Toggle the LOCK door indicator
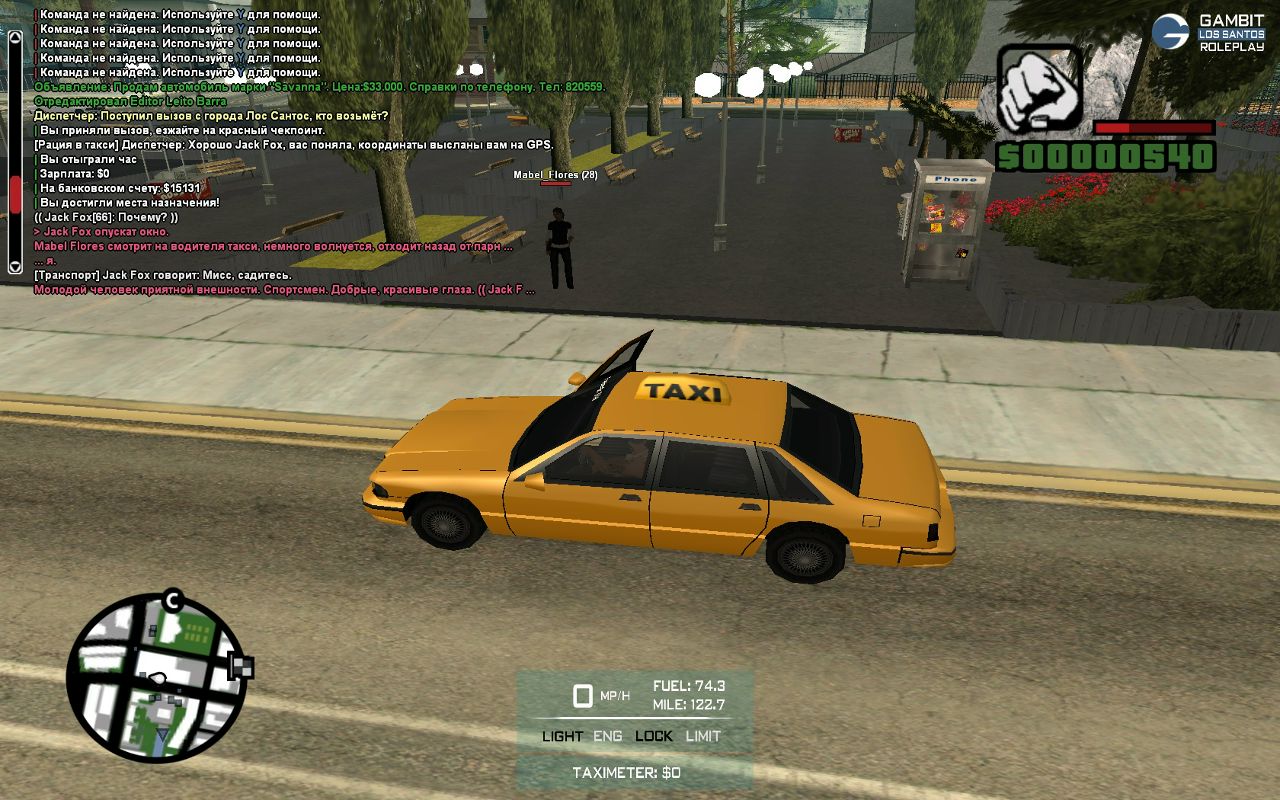 [x=654, y=736]
